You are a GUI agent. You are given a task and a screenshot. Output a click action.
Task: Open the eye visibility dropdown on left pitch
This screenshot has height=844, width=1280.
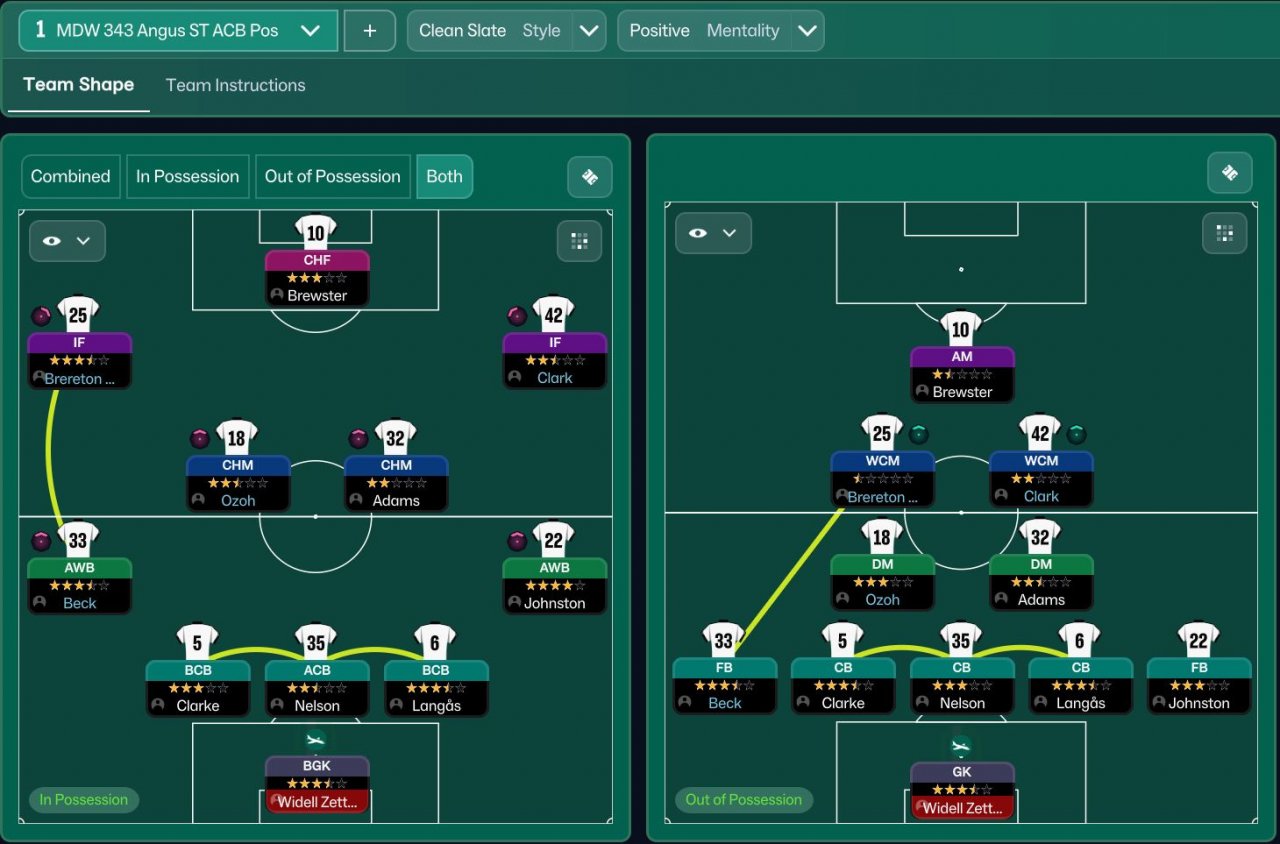pos(67,241)
